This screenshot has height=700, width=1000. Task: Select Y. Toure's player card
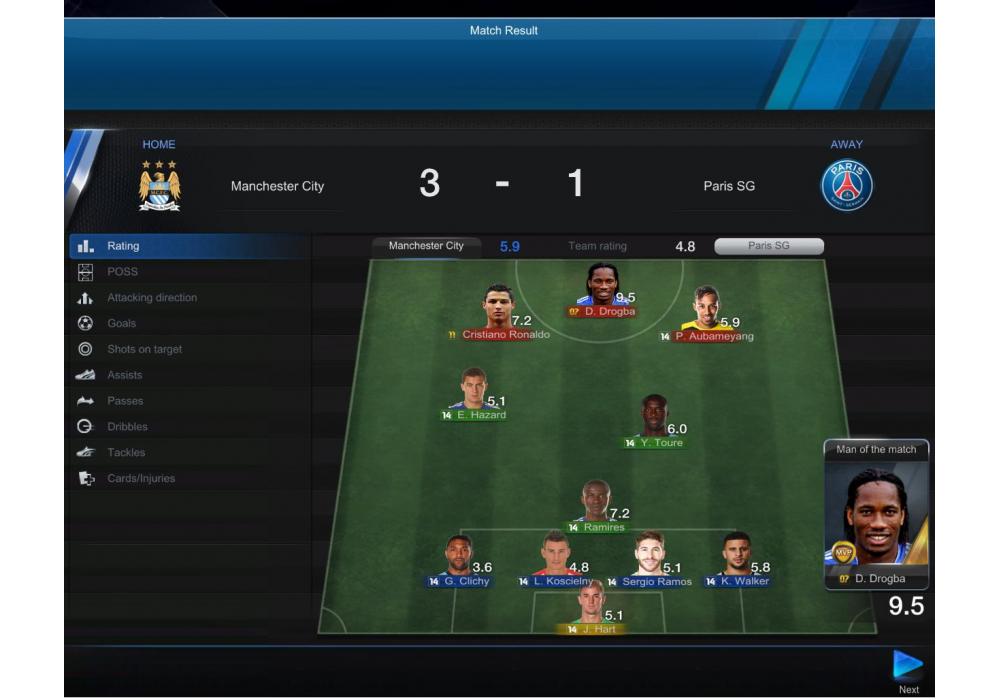click(654, 420)
